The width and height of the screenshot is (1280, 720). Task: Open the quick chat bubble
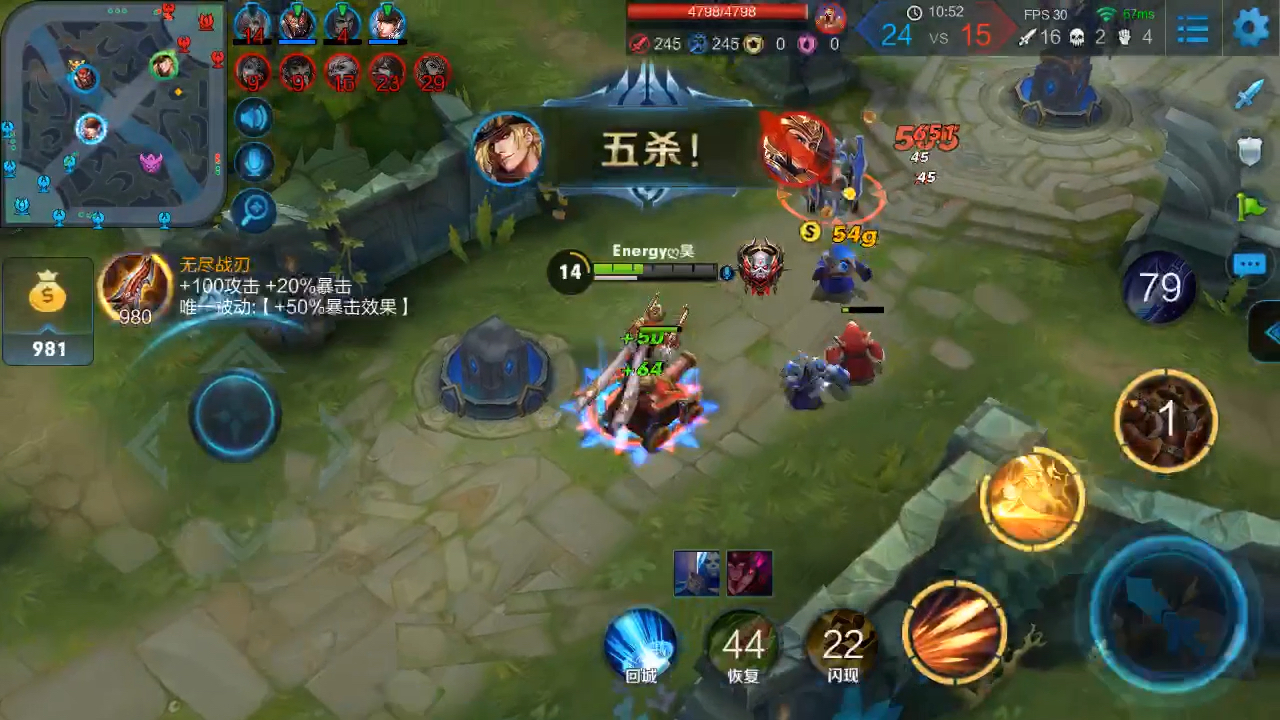pyautogui.click(x=1250, y=265)
